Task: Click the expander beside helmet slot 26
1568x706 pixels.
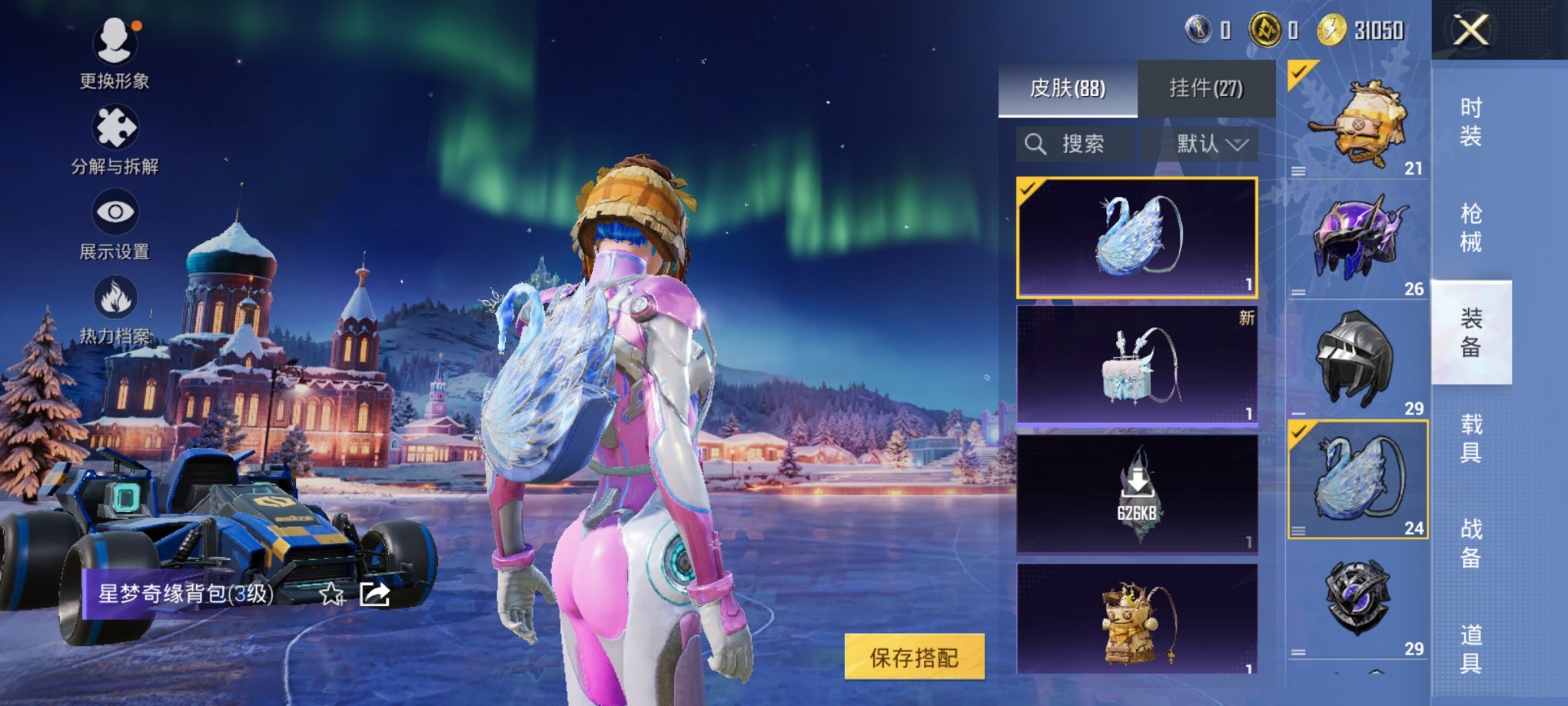Action: 1299,291
